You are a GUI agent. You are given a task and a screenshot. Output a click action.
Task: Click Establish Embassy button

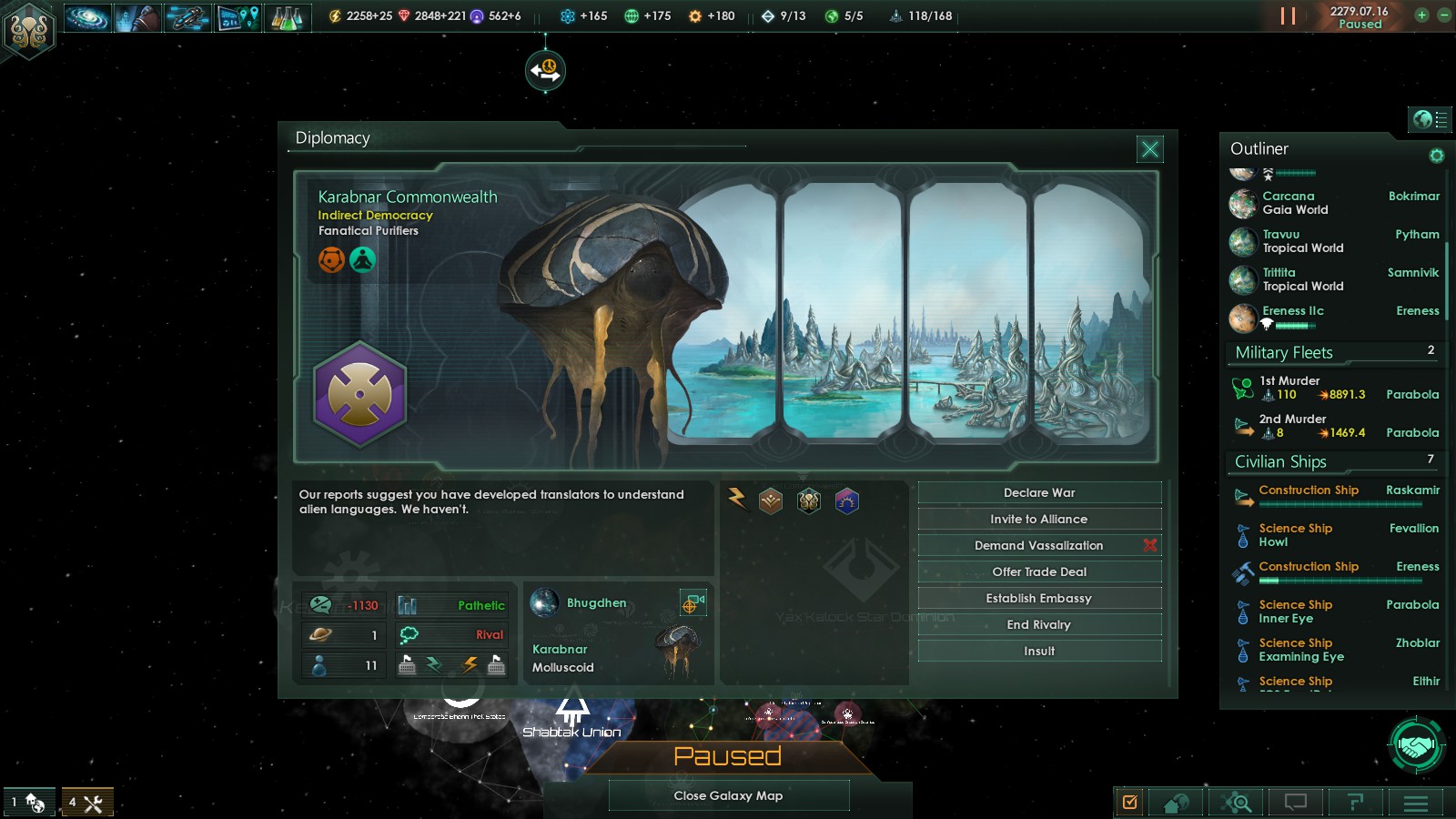pyautogui.click(x=1039, y=598)
